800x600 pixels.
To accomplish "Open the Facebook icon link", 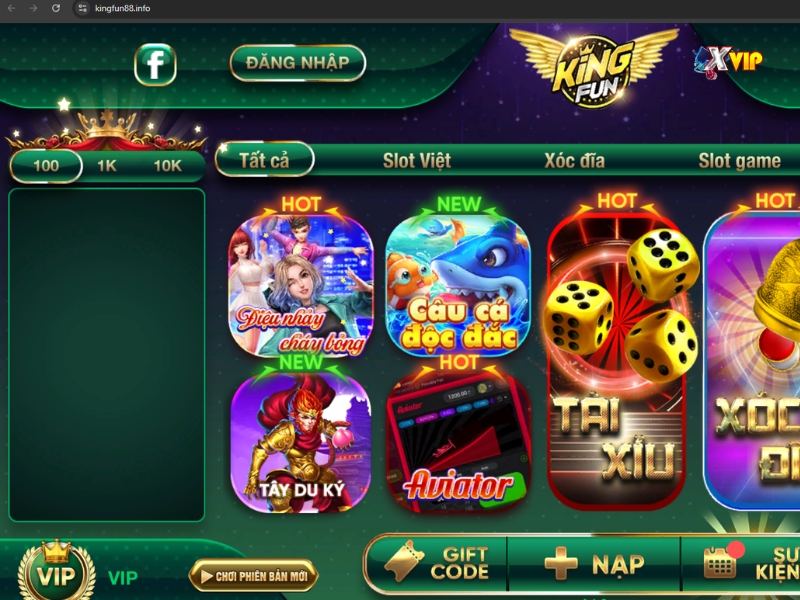I will pos(156,64).
